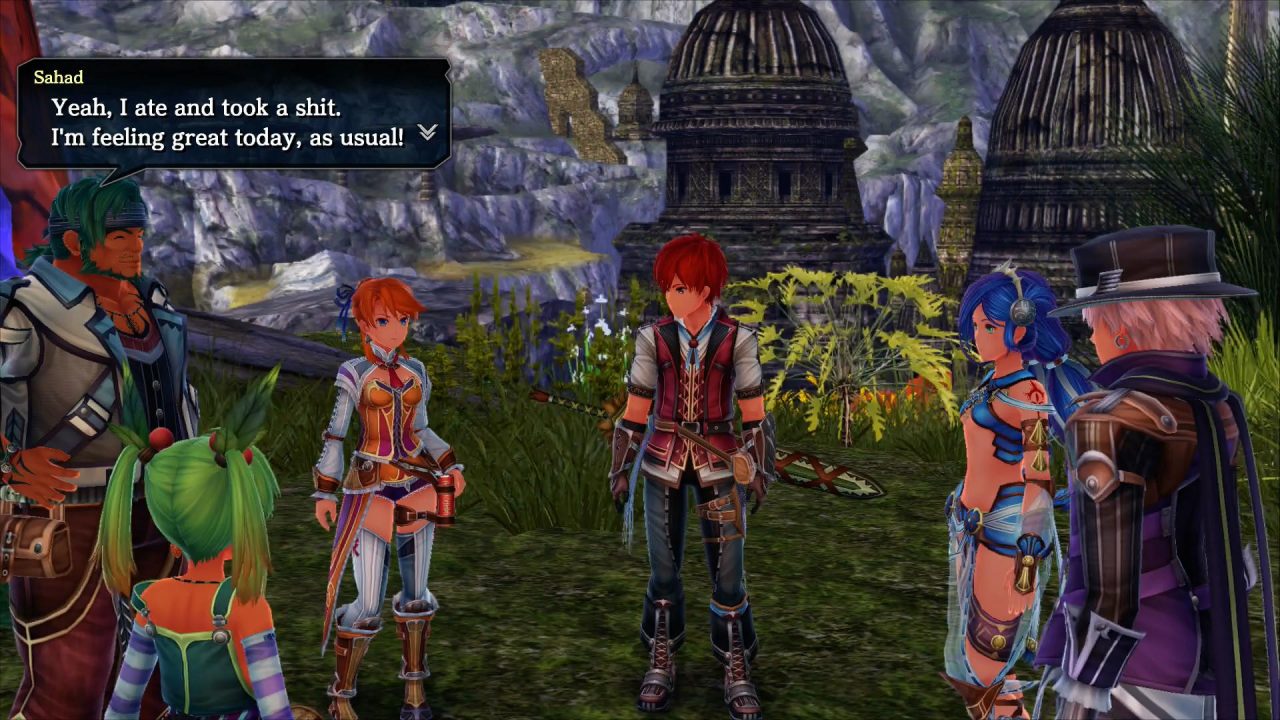The image size is (1280, 720).
Task: Advance dialogue with the down-arrow indicator
Action: pos(427,132)
